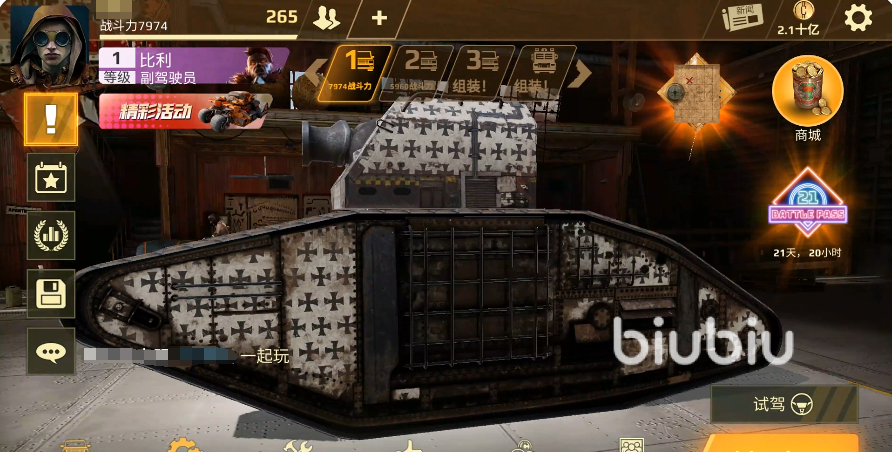Tap the plus button in top bar
Image resolution: width=892 pixels, height=452 pixels.
(x=379, y=18)
